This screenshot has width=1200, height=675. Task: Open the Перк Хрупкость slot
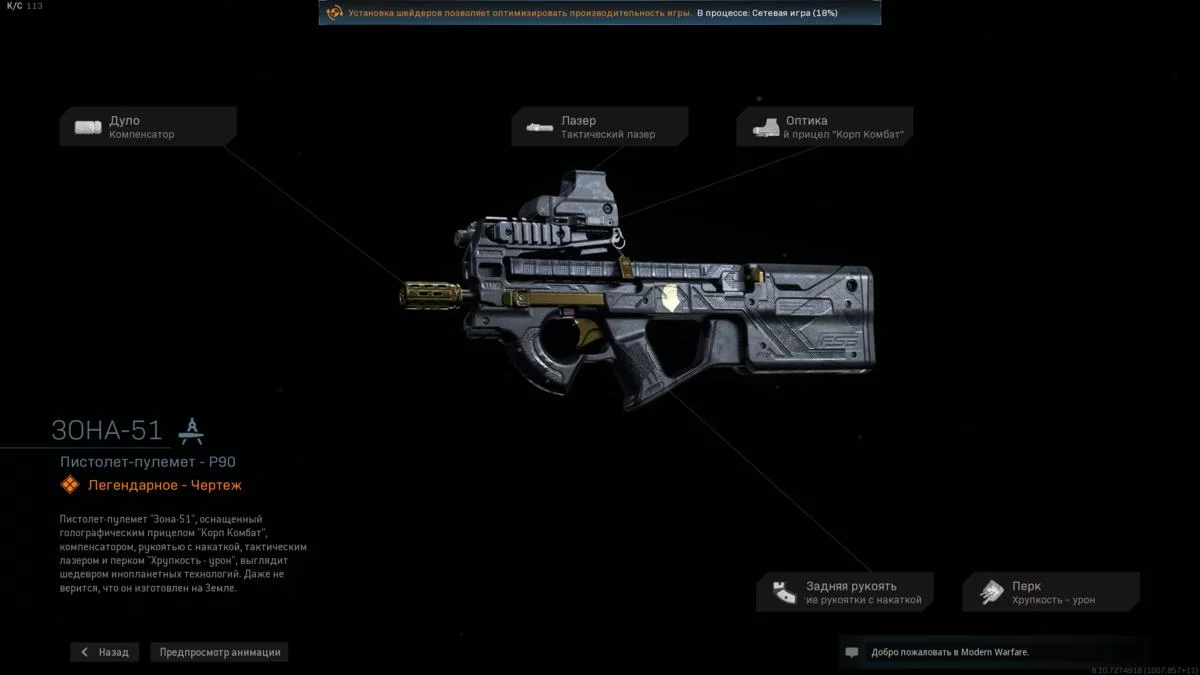click(x=1051, y=592)
